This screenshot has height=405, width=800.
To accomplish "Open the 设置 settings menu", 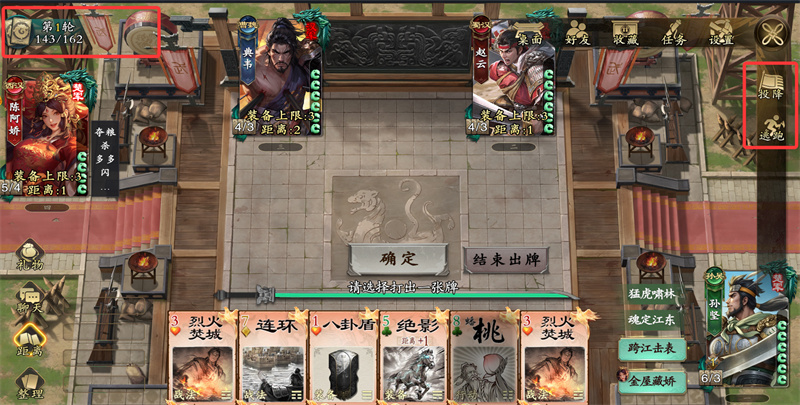I will (x=721, y=31).
